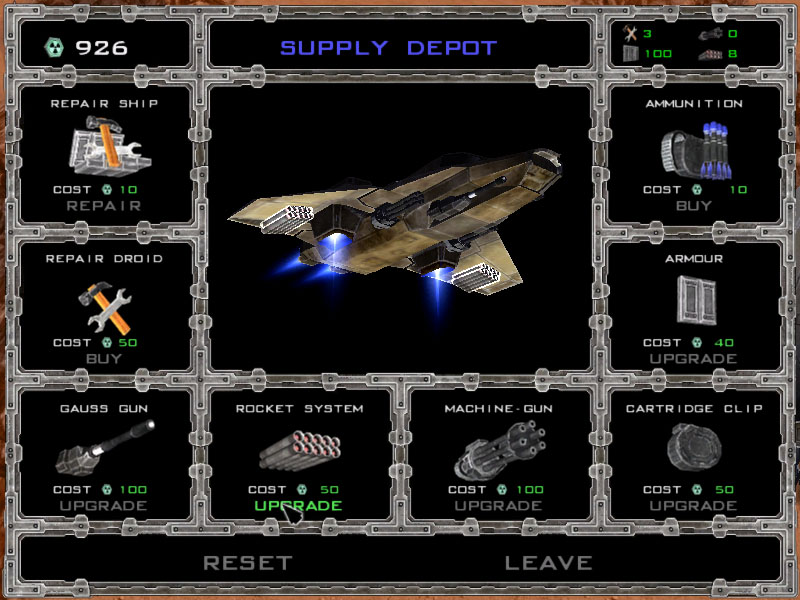Viewport: 800px width, 600px height.
Task: Leave the Supply Depot
Action: (x=548, y=563)
